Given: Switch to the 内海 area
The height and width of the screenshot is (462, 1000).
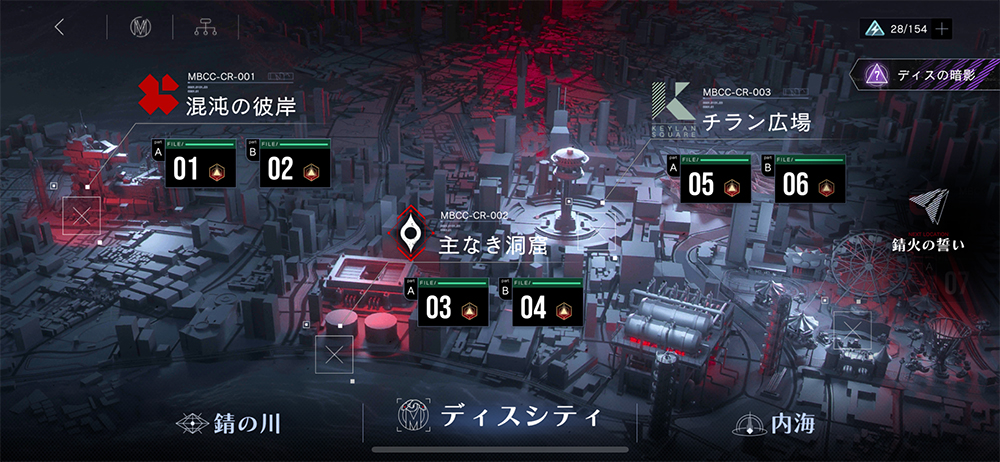Looking at the screenshot, I should [x=775, y=424].
